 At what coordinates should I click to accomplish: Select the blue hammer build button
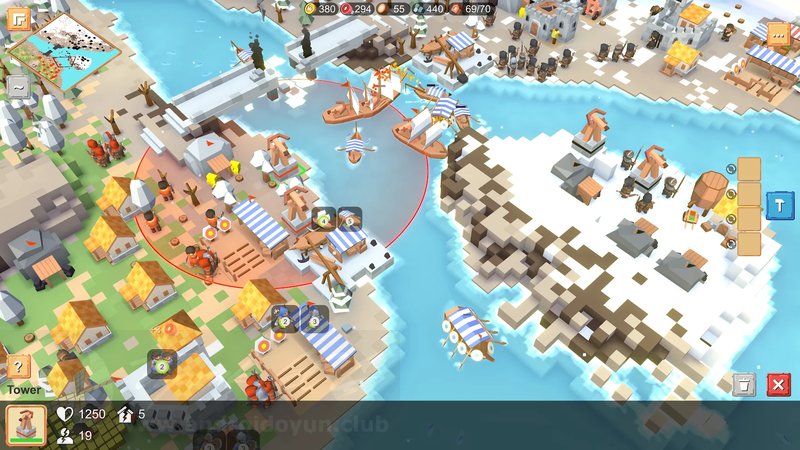(779, 205)
